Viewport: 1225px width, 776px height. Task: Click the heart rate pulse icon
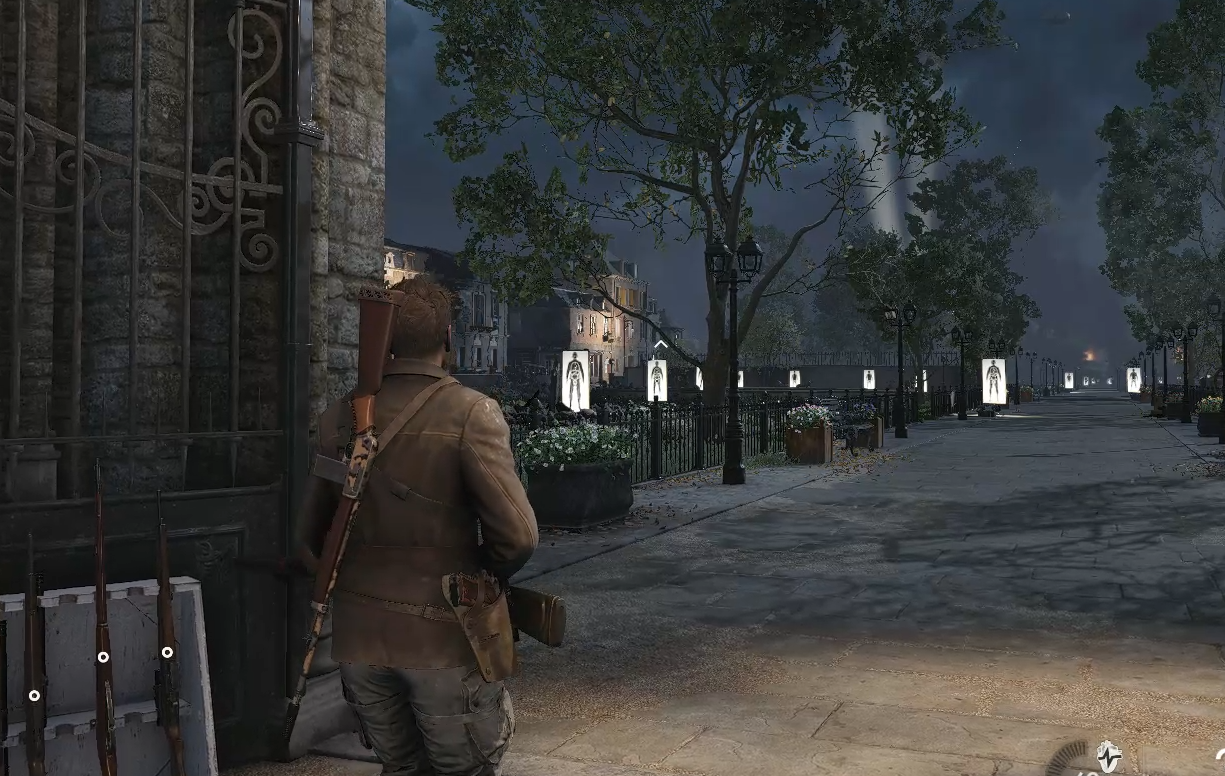tap(1108, 755)
